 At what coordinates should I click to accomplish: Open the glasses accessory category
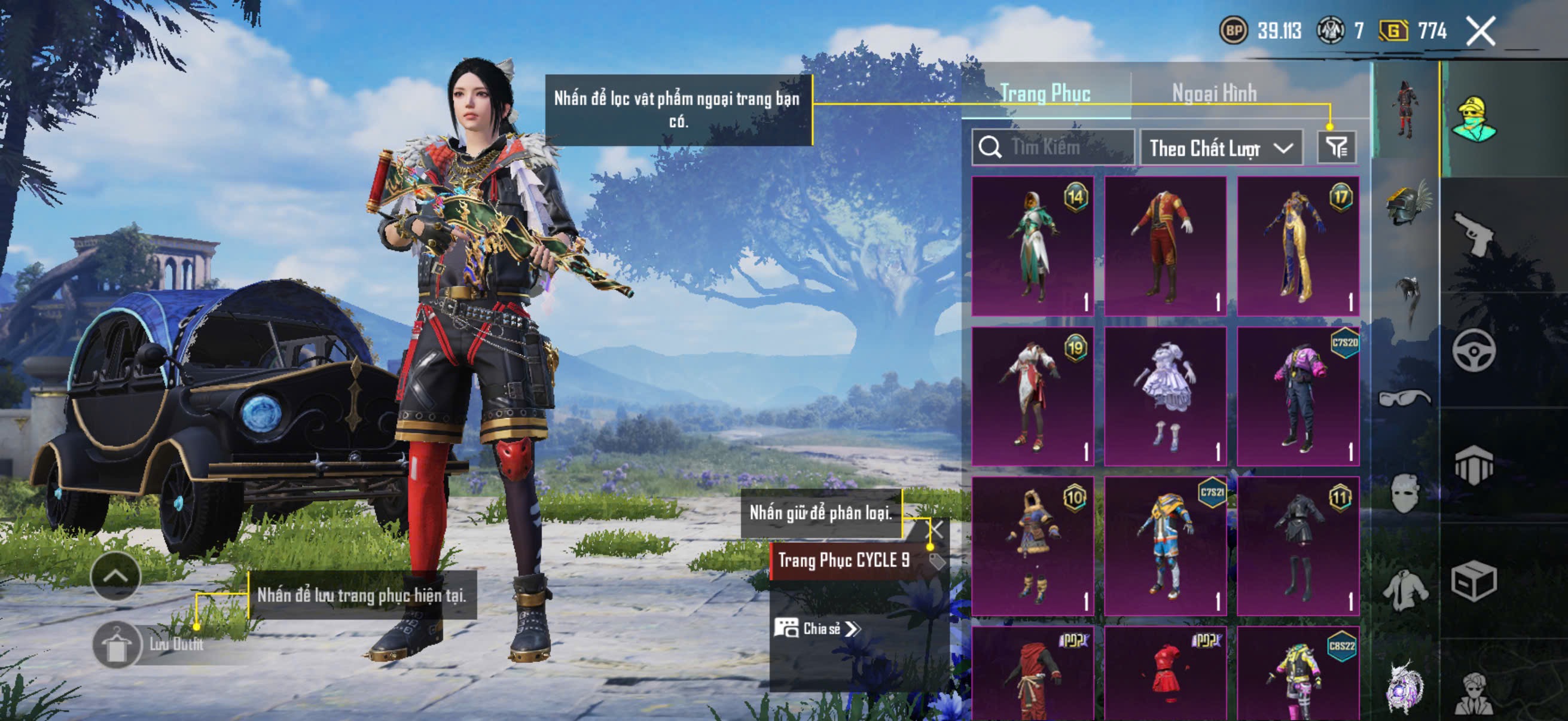(x=1404, y=399)
